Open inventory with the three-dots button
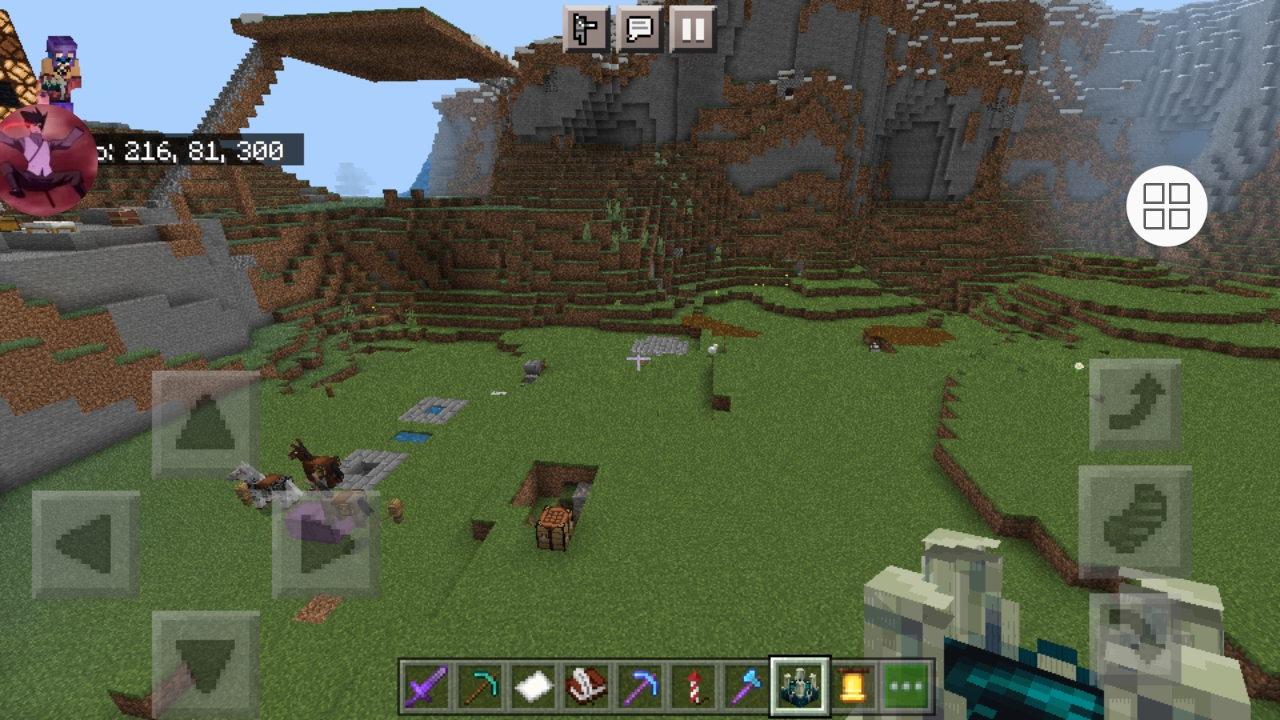1280x720 pixels. point(906,687)
